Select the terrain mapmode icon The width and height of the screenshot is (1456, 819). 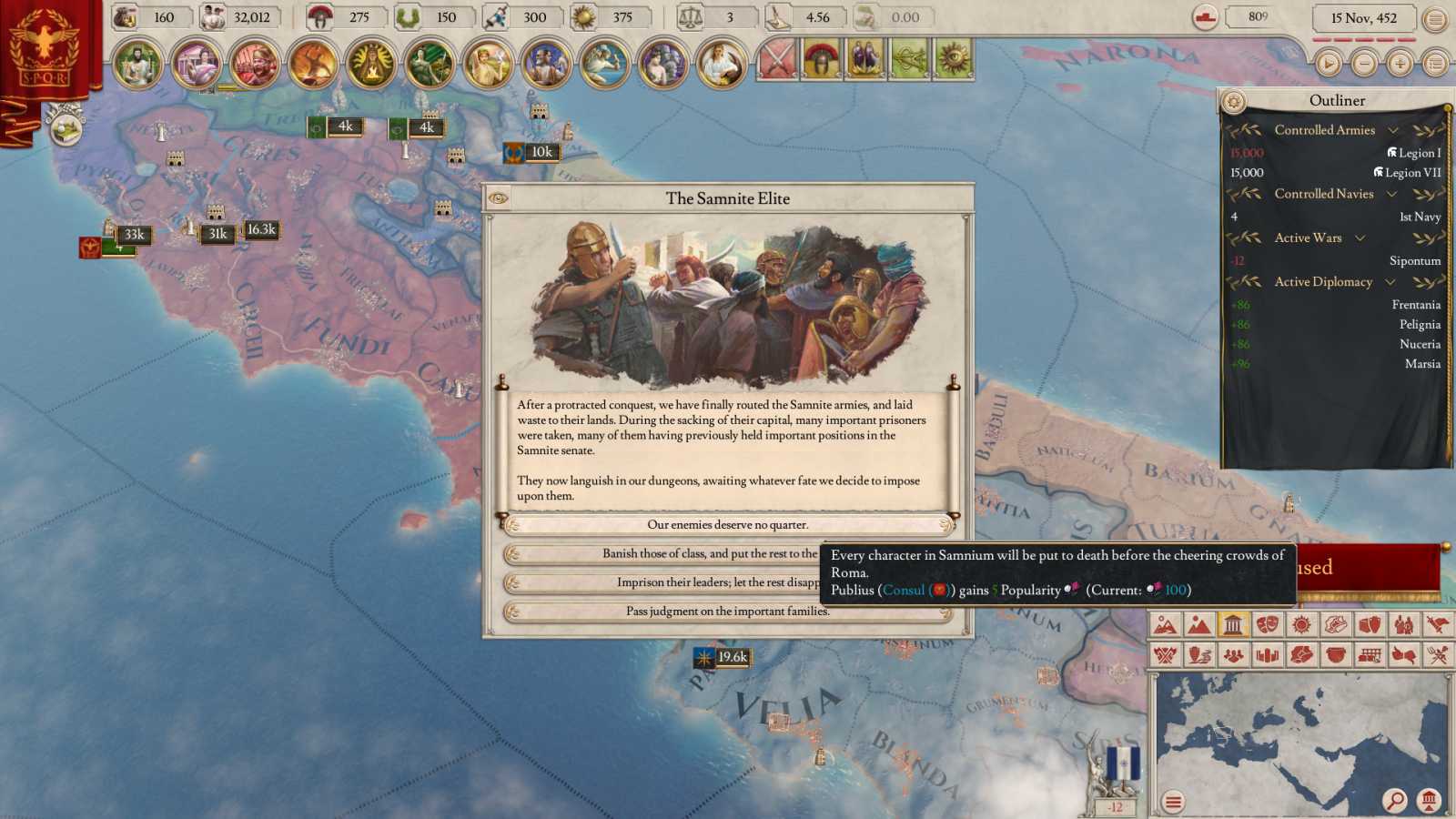[1166, 625]
